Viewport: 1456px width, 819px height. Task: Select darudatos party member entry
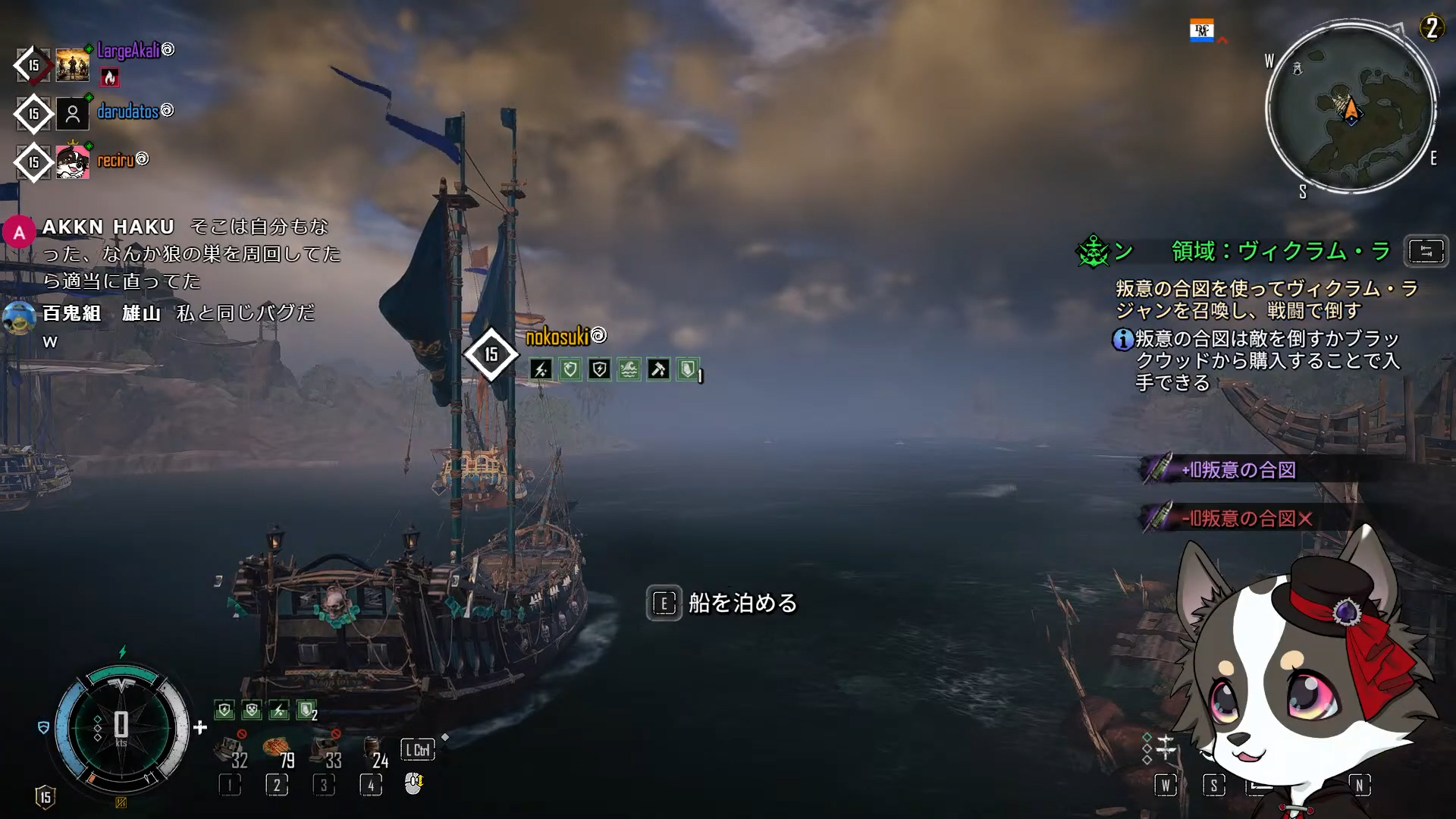127,112
